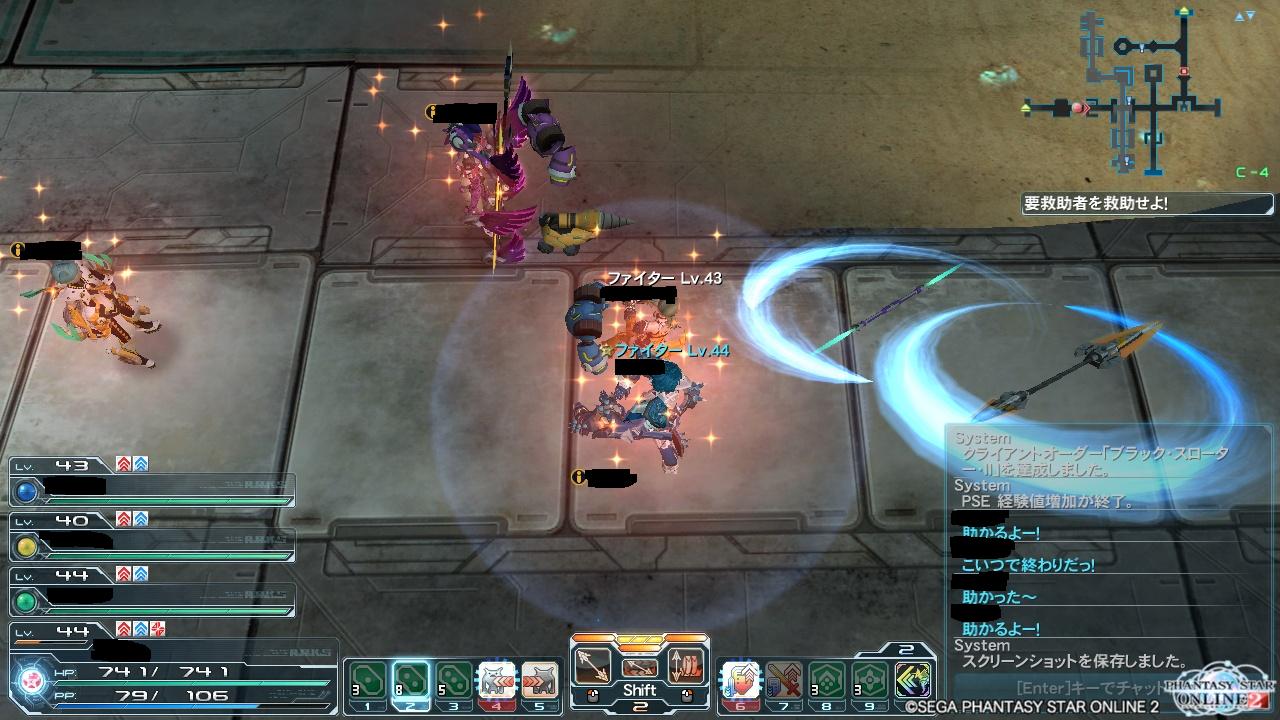Open the rescue objective banner

1145,203
